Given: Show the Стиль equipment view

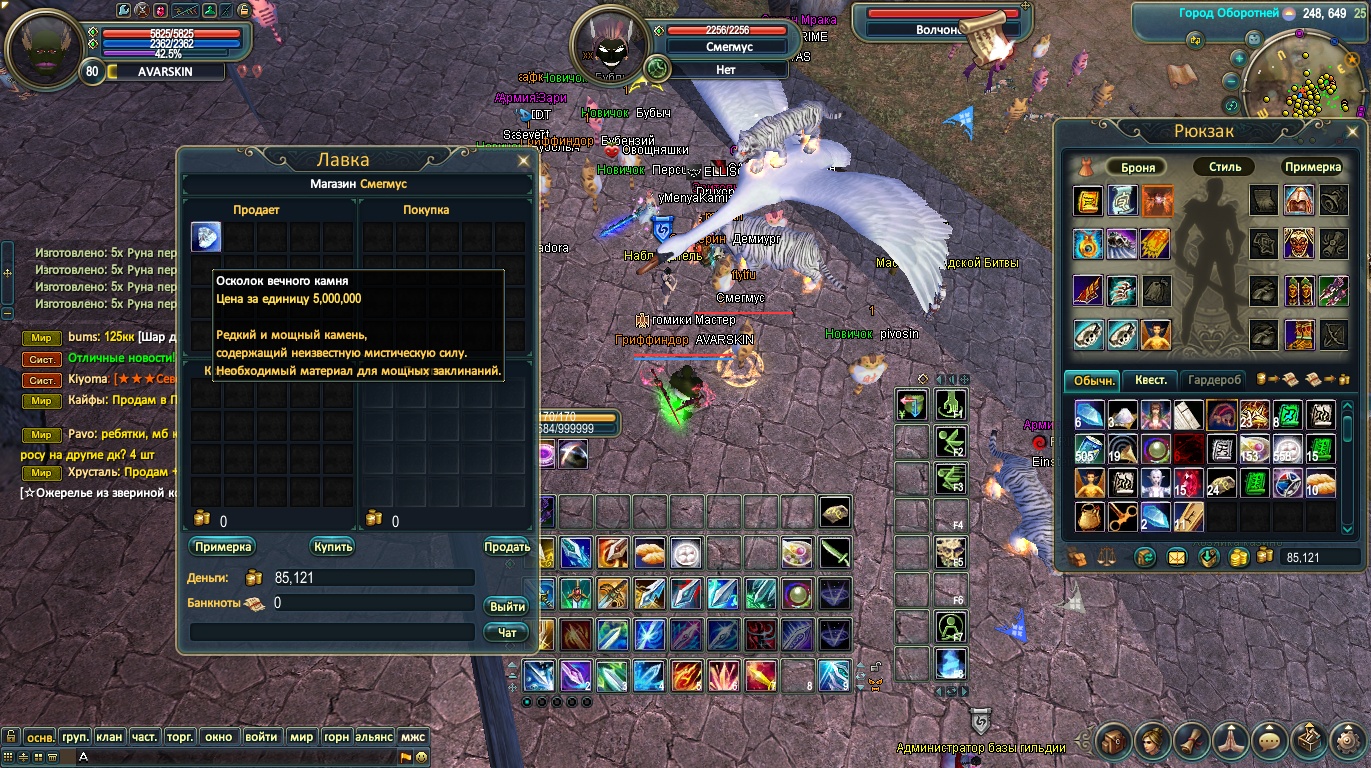Looking at the screenshot, I should [1225, 167].
